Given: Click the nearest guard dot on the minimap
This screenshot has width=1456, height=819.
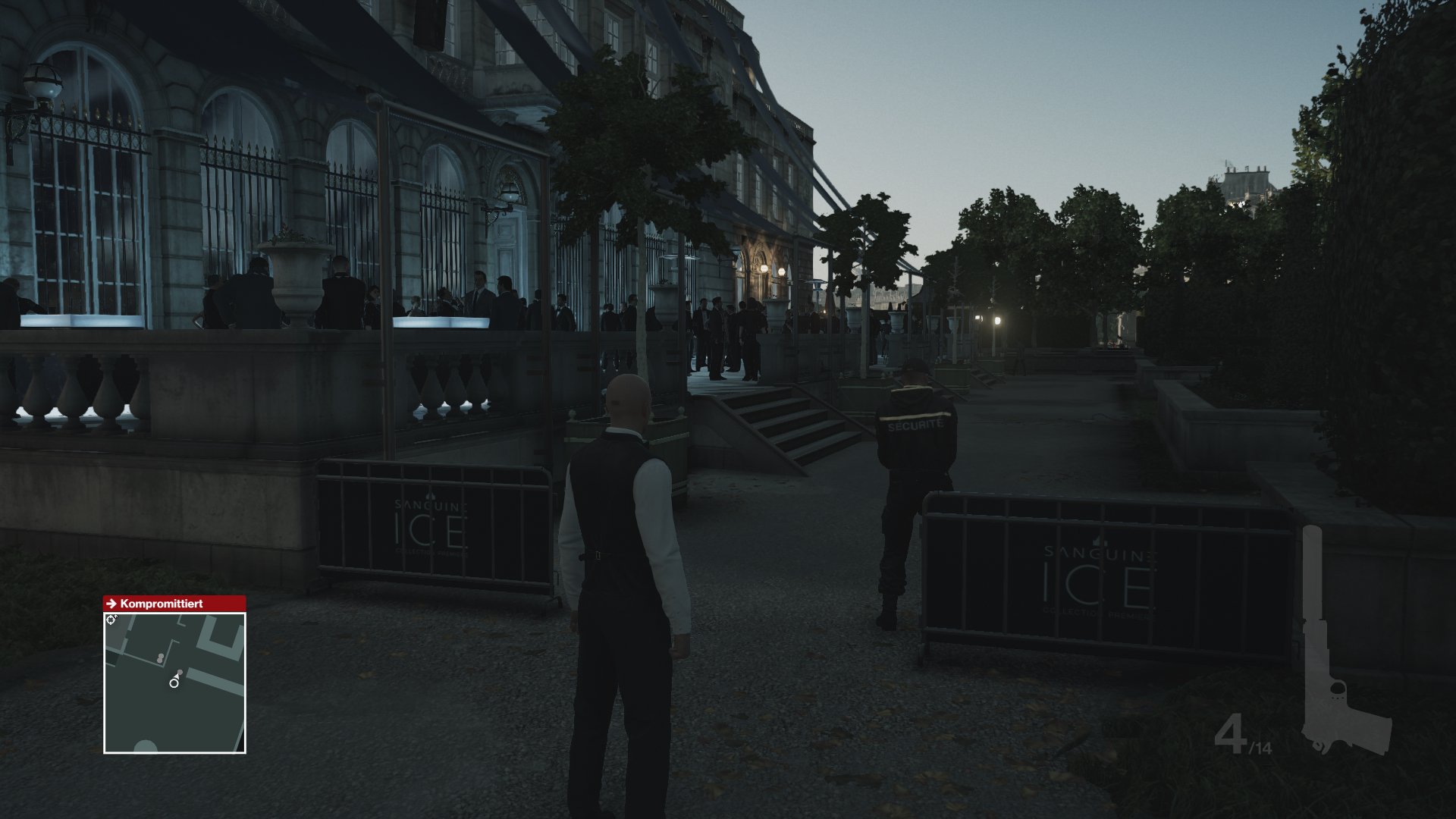Looking at the screenshot, I should tap(180, 672).
